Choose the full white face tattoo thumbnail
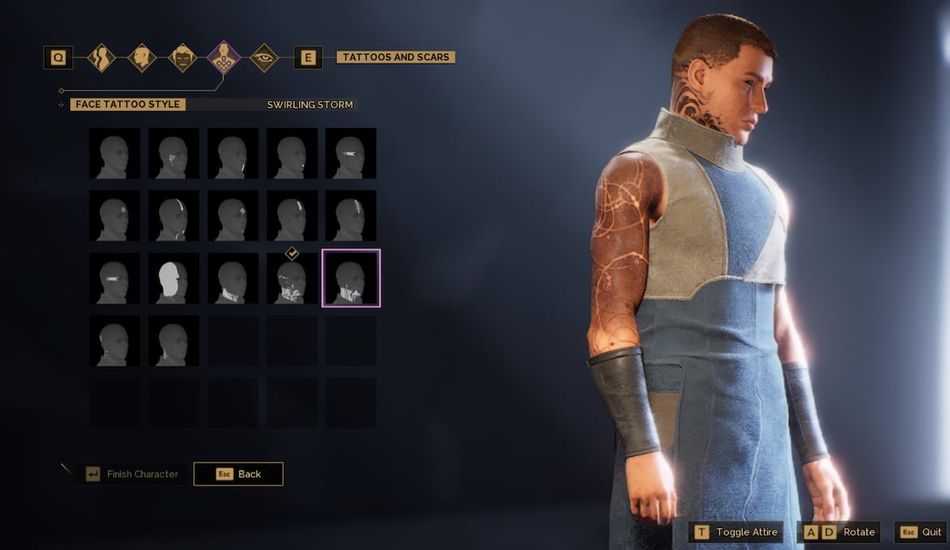Screen dimensions: 950x550 pyautogui.click(x=174, y=278)
